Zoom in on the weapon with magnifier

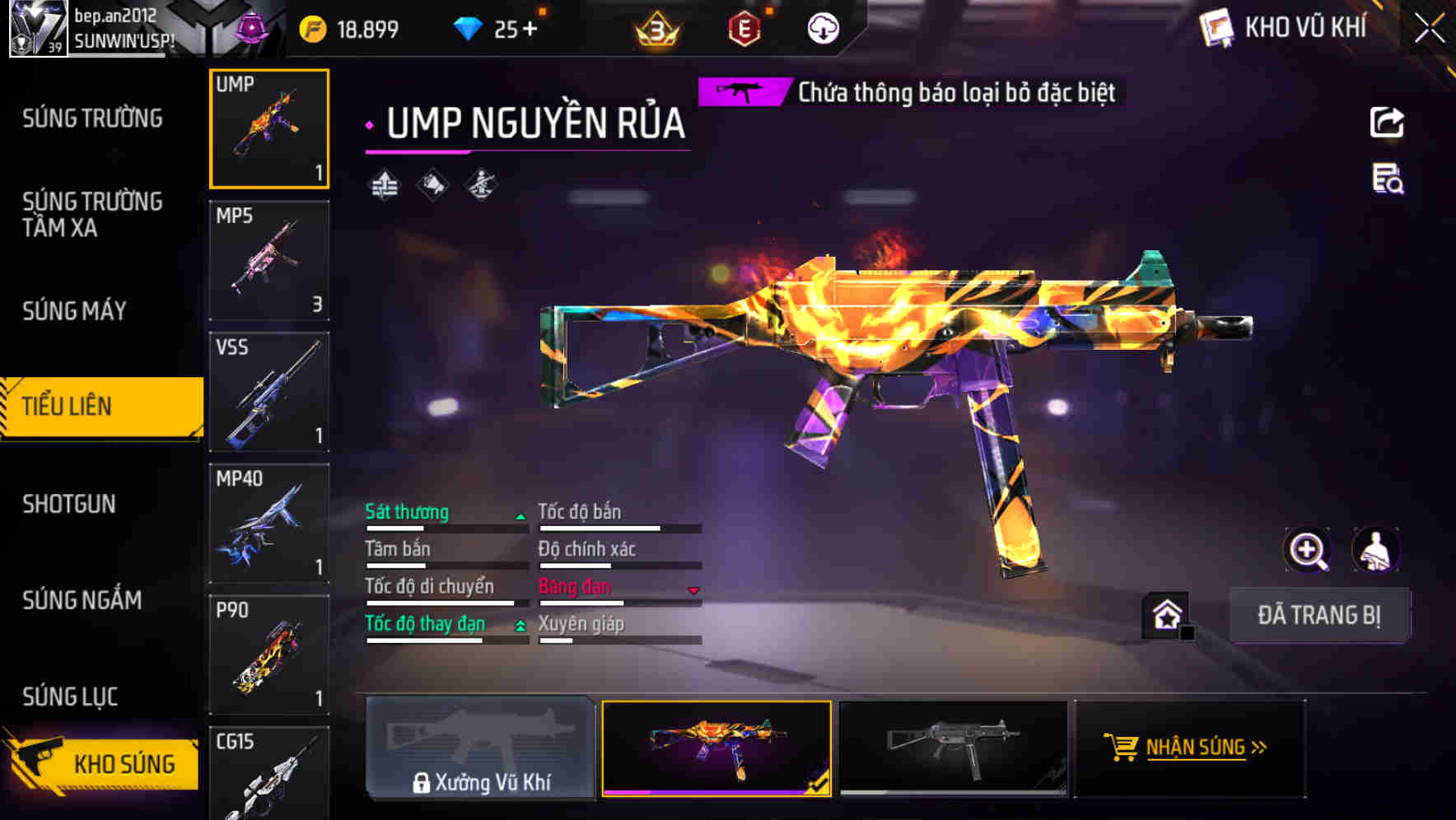(x=1307, y=550)
